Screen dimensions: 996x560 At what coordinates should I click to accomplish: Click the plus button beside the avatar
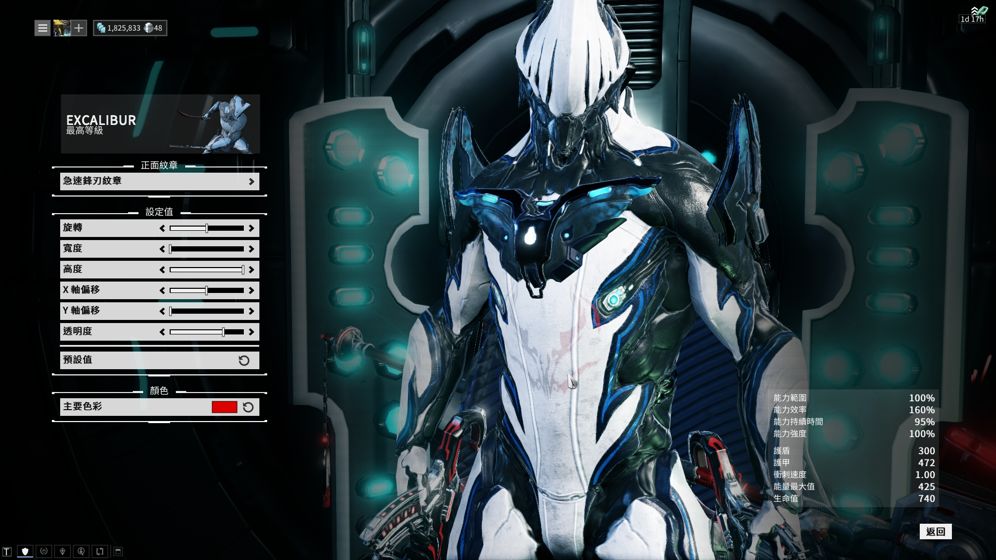[79, 28]
